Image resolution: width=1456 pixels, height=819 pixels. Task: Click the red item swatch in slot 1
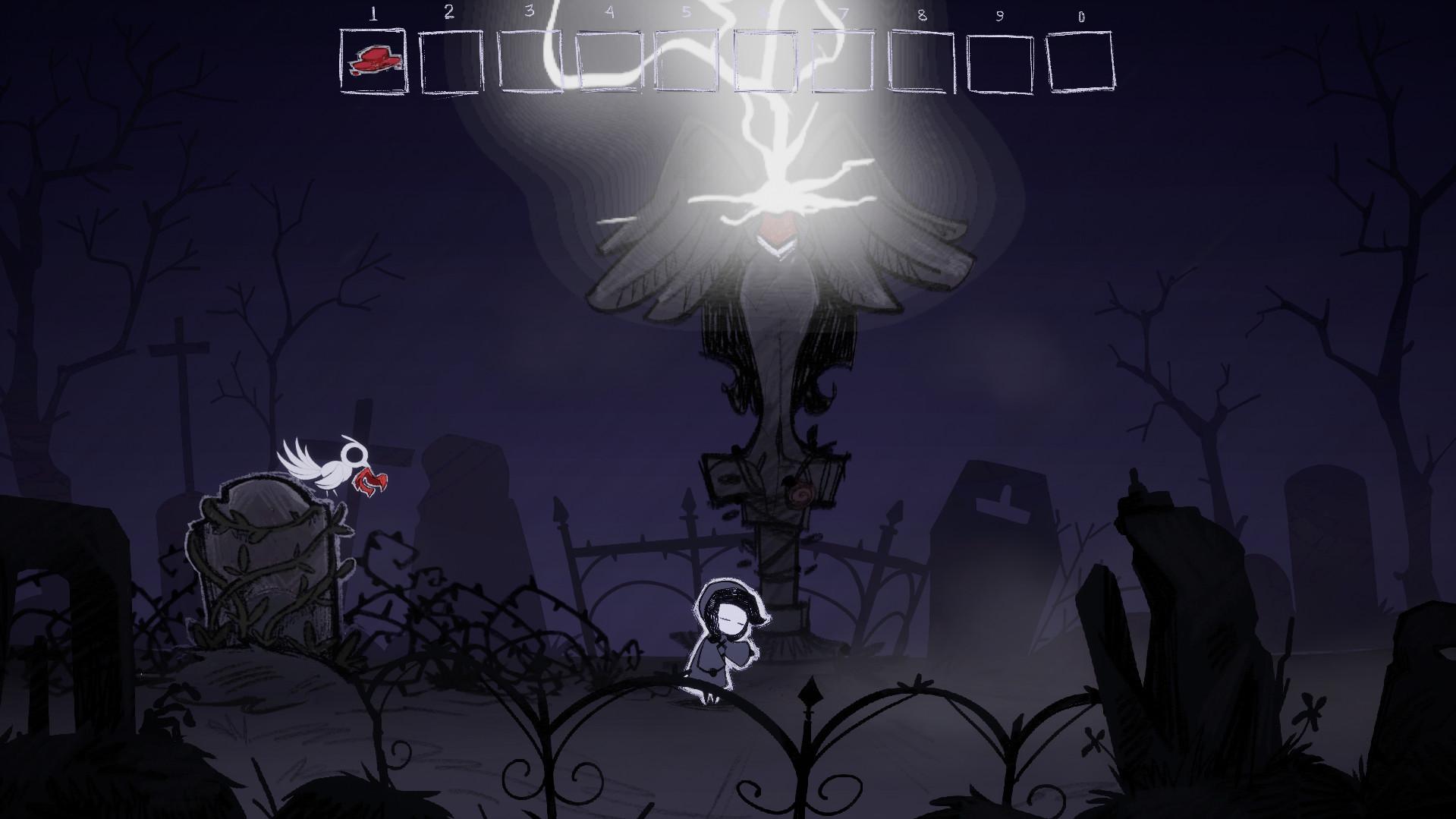click(373, 59)
